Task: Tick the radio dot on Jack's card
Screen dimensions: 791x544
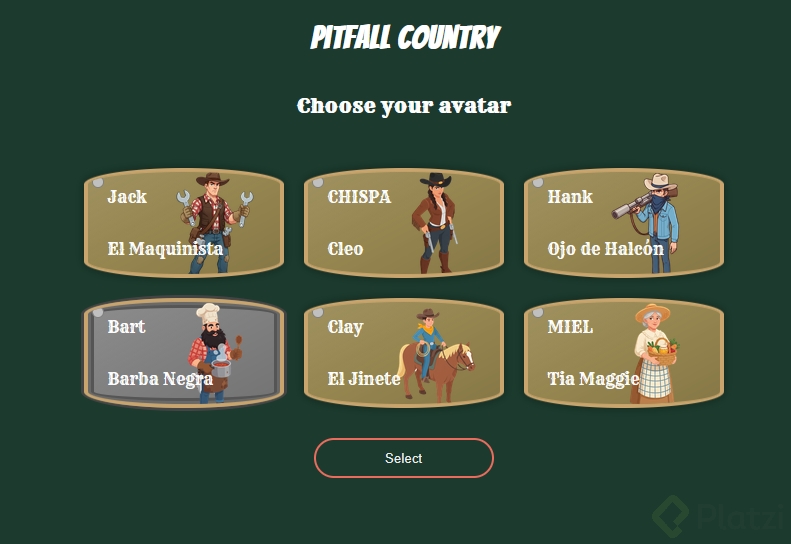Action: click(98, 183)
